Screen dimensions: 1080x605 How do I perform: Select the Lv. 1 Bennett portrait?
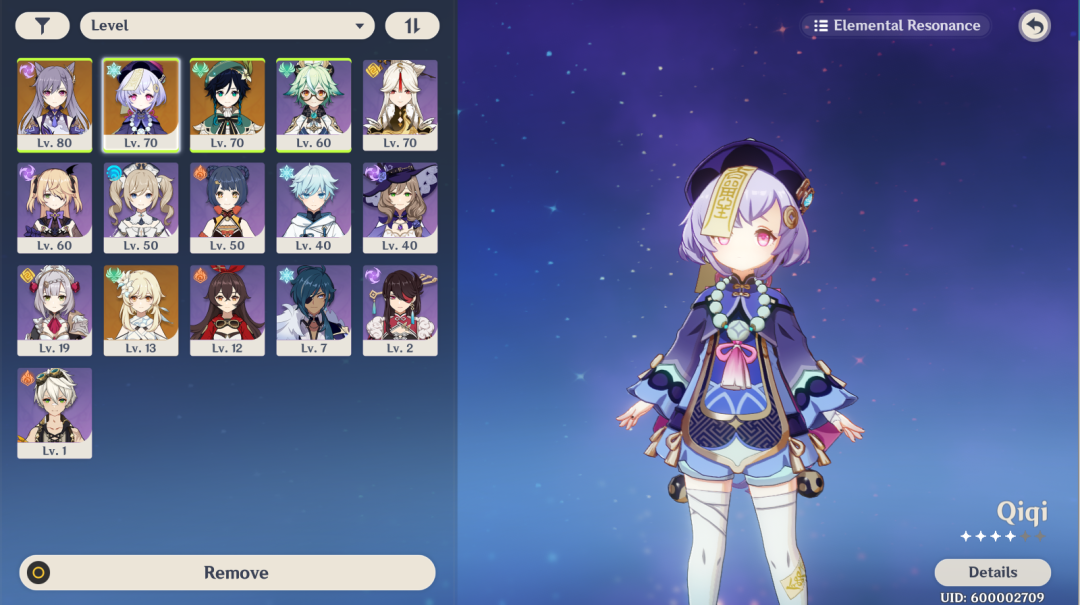[x=55, y=413]
